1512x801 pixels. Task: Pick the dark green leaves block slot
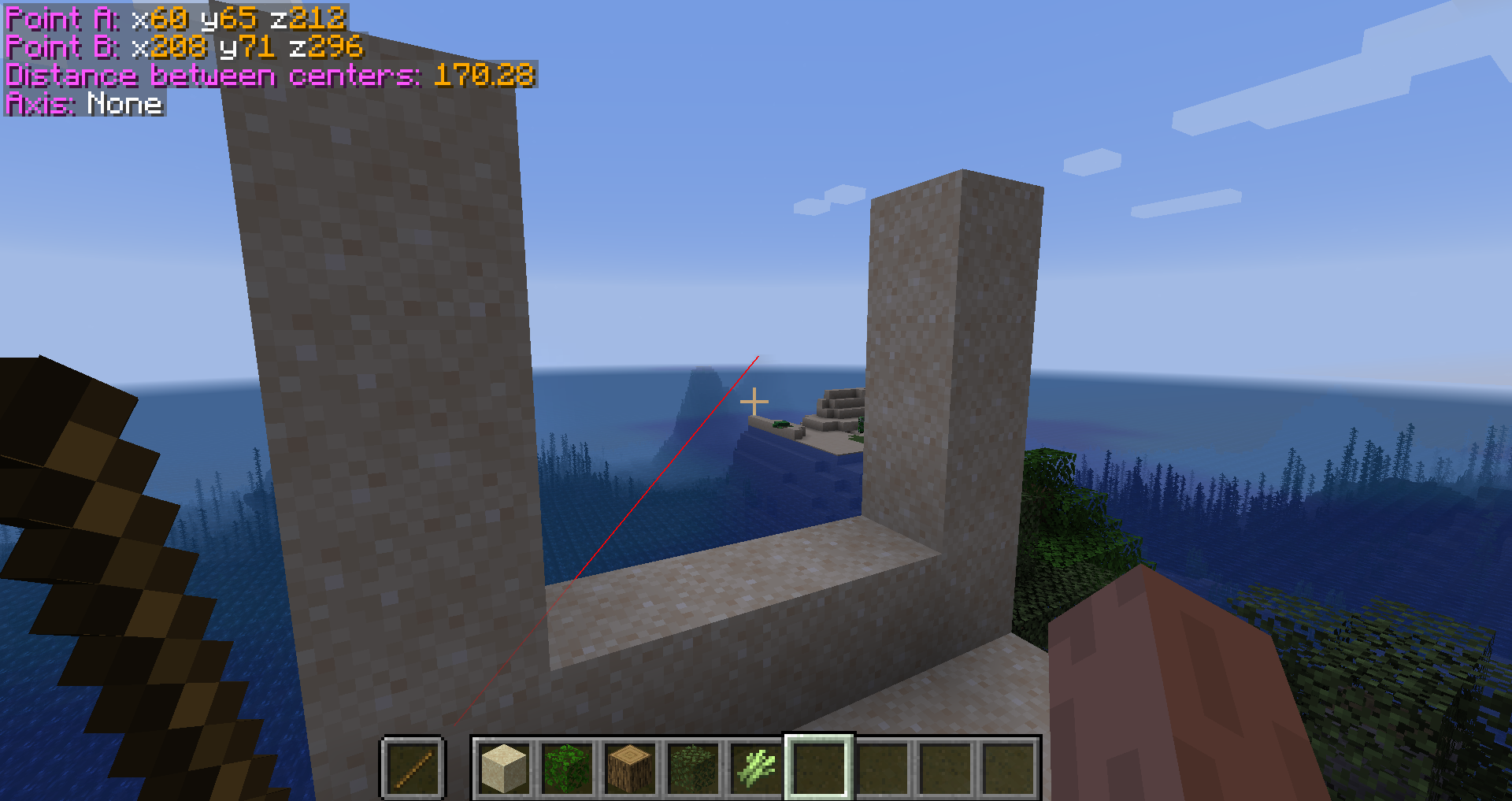click(693, 768)
